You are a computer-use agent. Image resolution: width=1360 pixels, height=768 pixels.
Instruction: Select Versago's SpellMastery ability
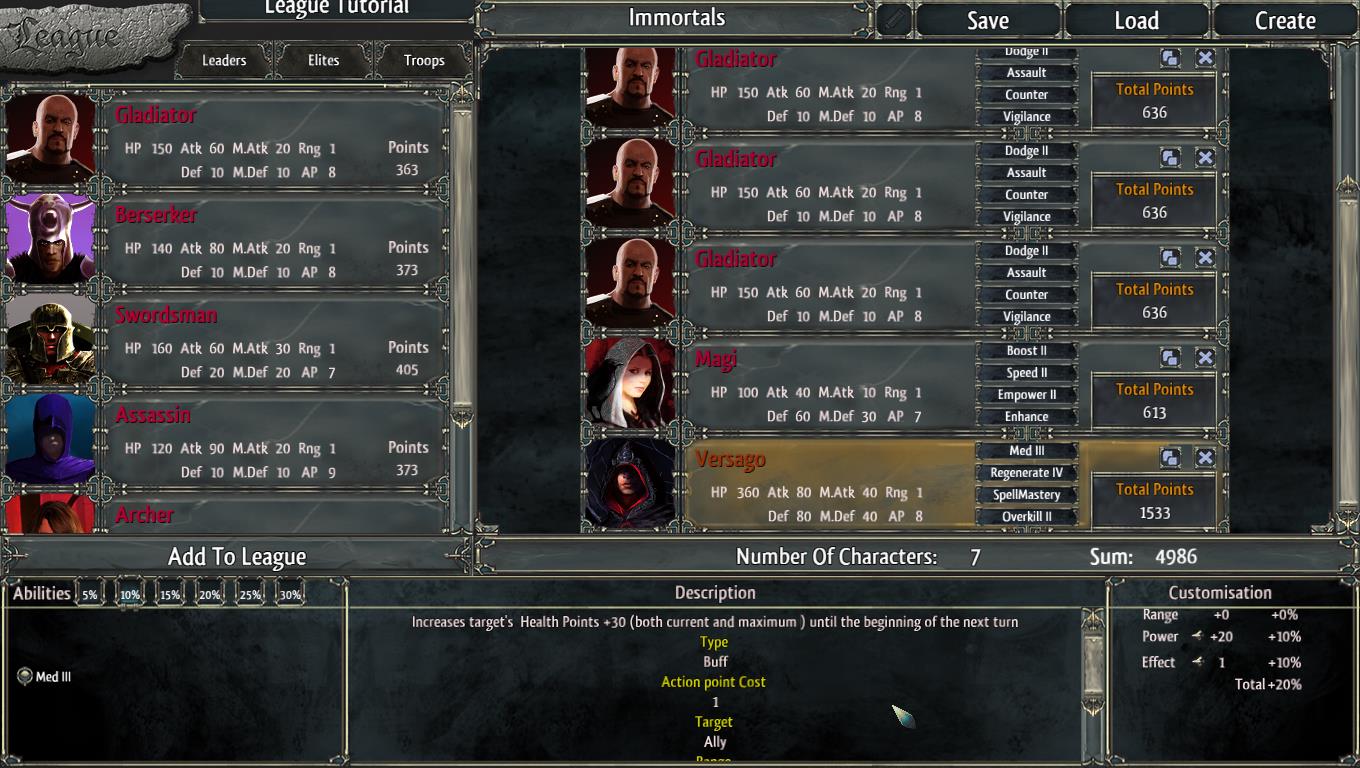coord(1027,495)
